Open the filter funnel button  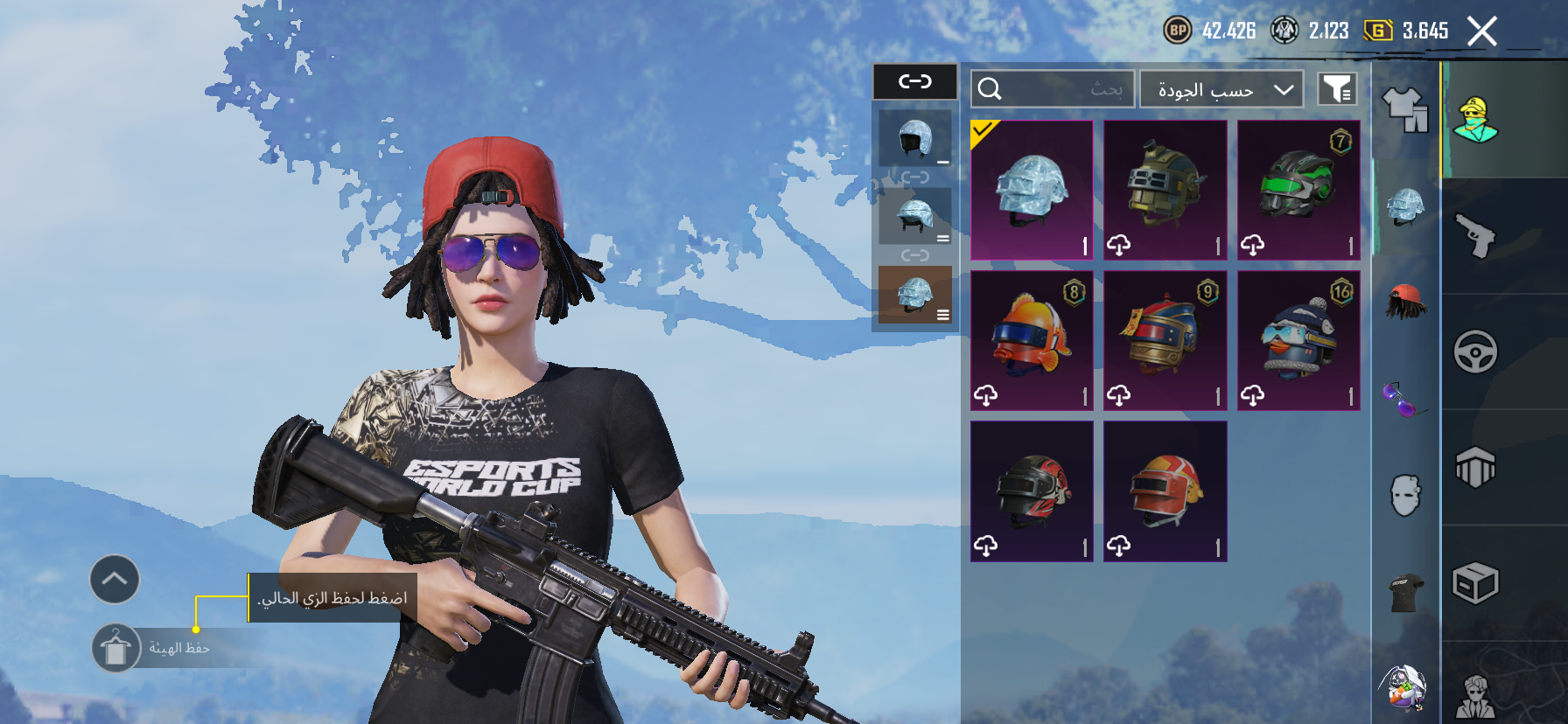(1337, 89)
